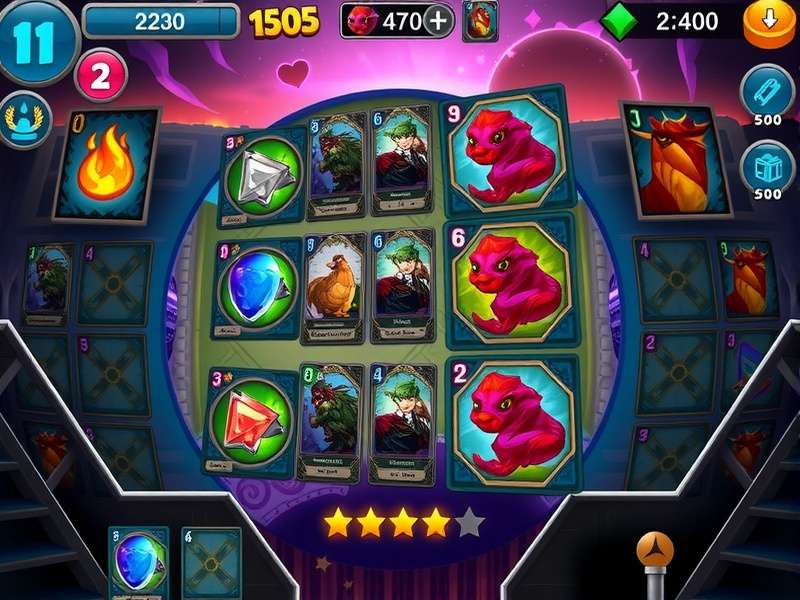The width and height of the screenshot is (800, 600).
Task: Tap the green gem currency icon
Action: (x=621, y=20)
